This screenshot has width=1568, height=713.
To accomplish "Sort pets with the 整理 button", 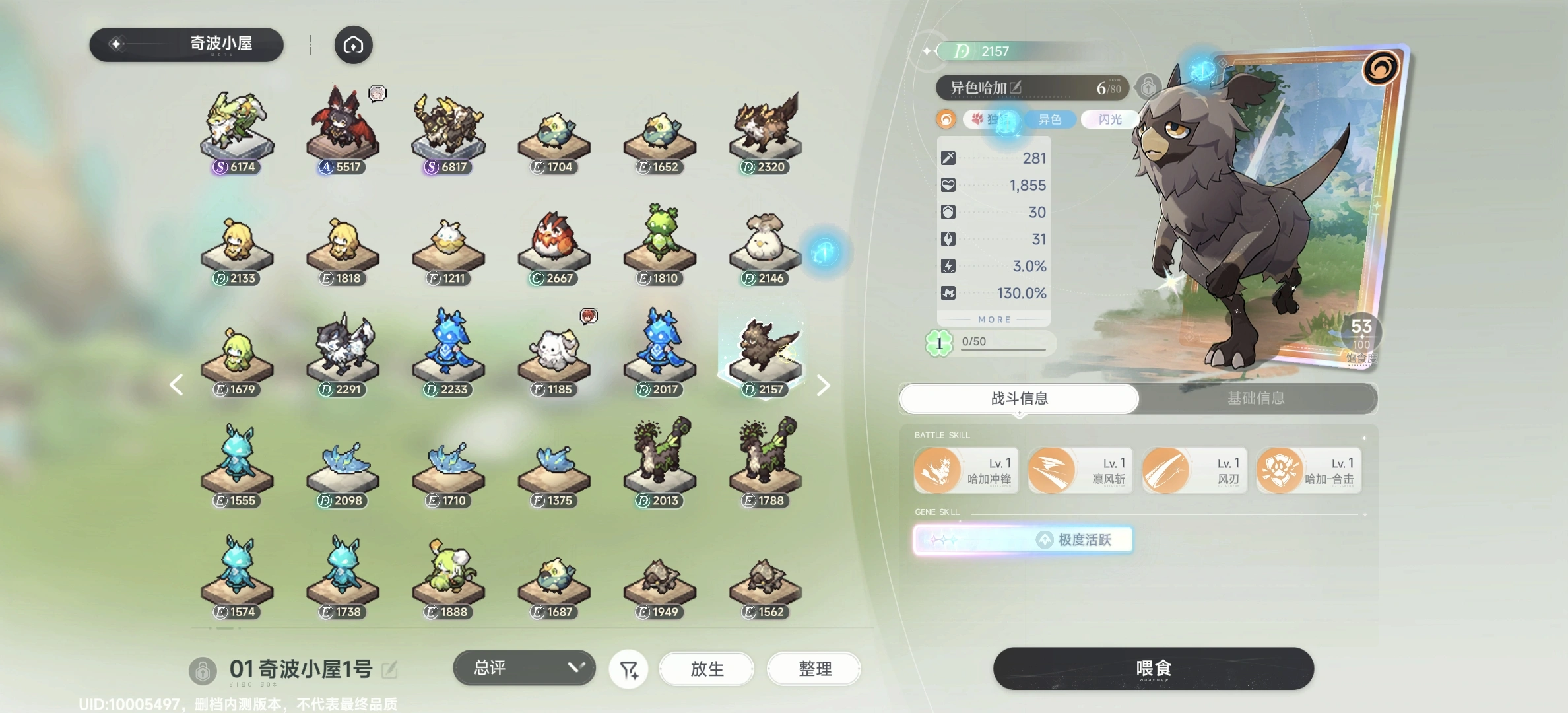I will pyautogui.click(x=814, y=669).
